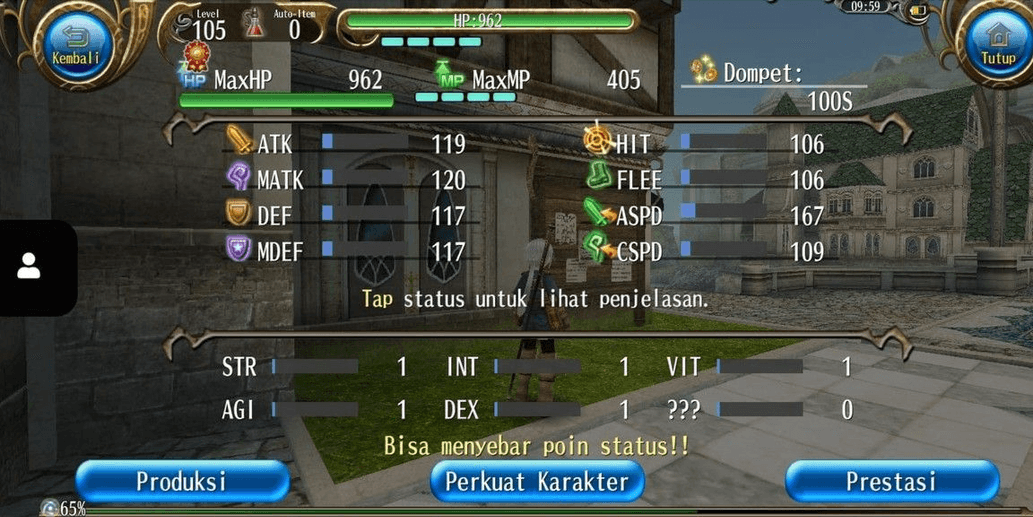Choose the INT attribute
The width and height of the screenshot is (1033, 517).
tap(537, 367)
